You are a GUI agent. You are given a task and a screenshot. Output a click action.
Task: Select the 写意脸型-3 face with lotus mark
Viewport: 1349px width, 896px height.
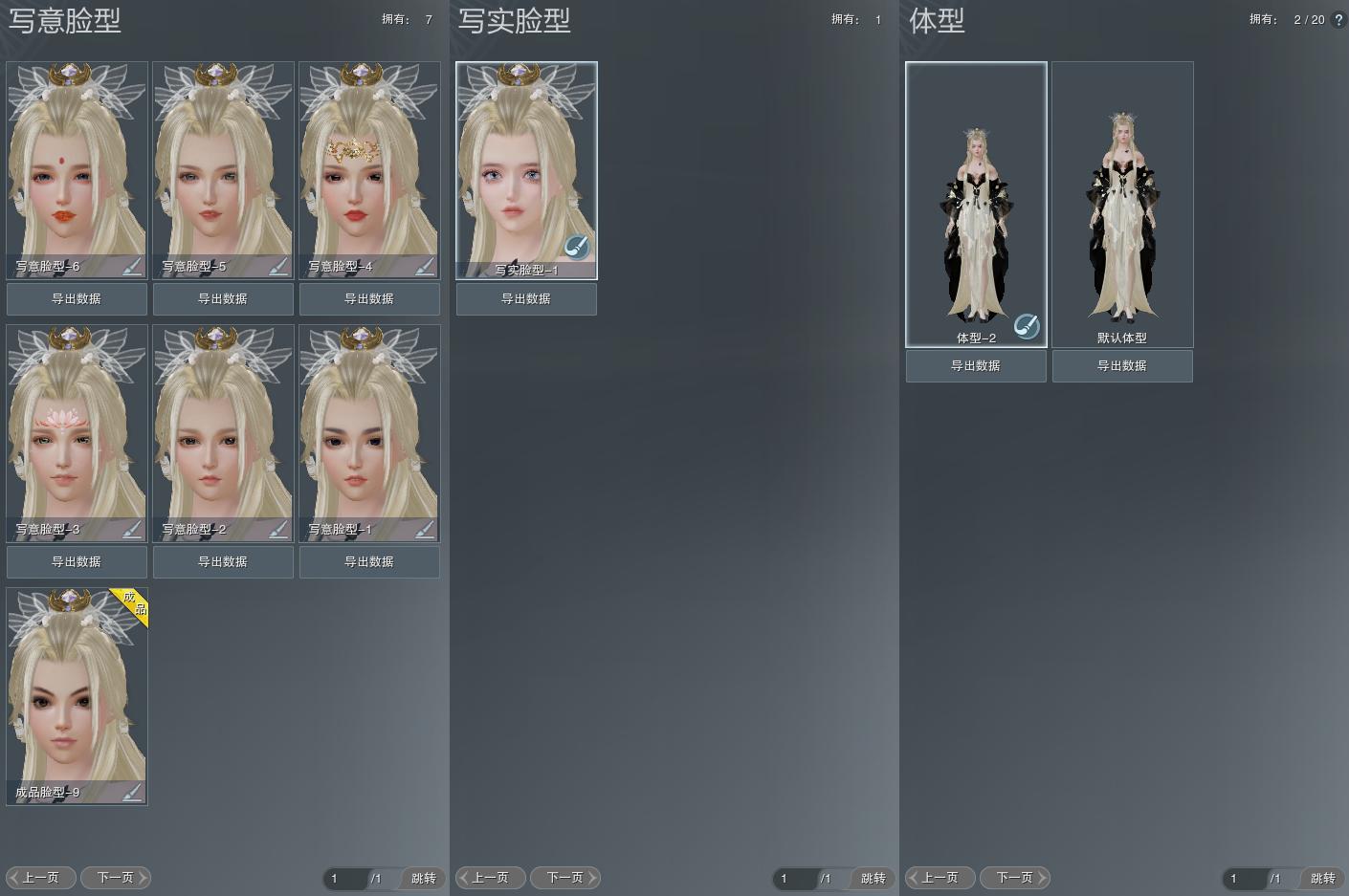click(77, 426)
